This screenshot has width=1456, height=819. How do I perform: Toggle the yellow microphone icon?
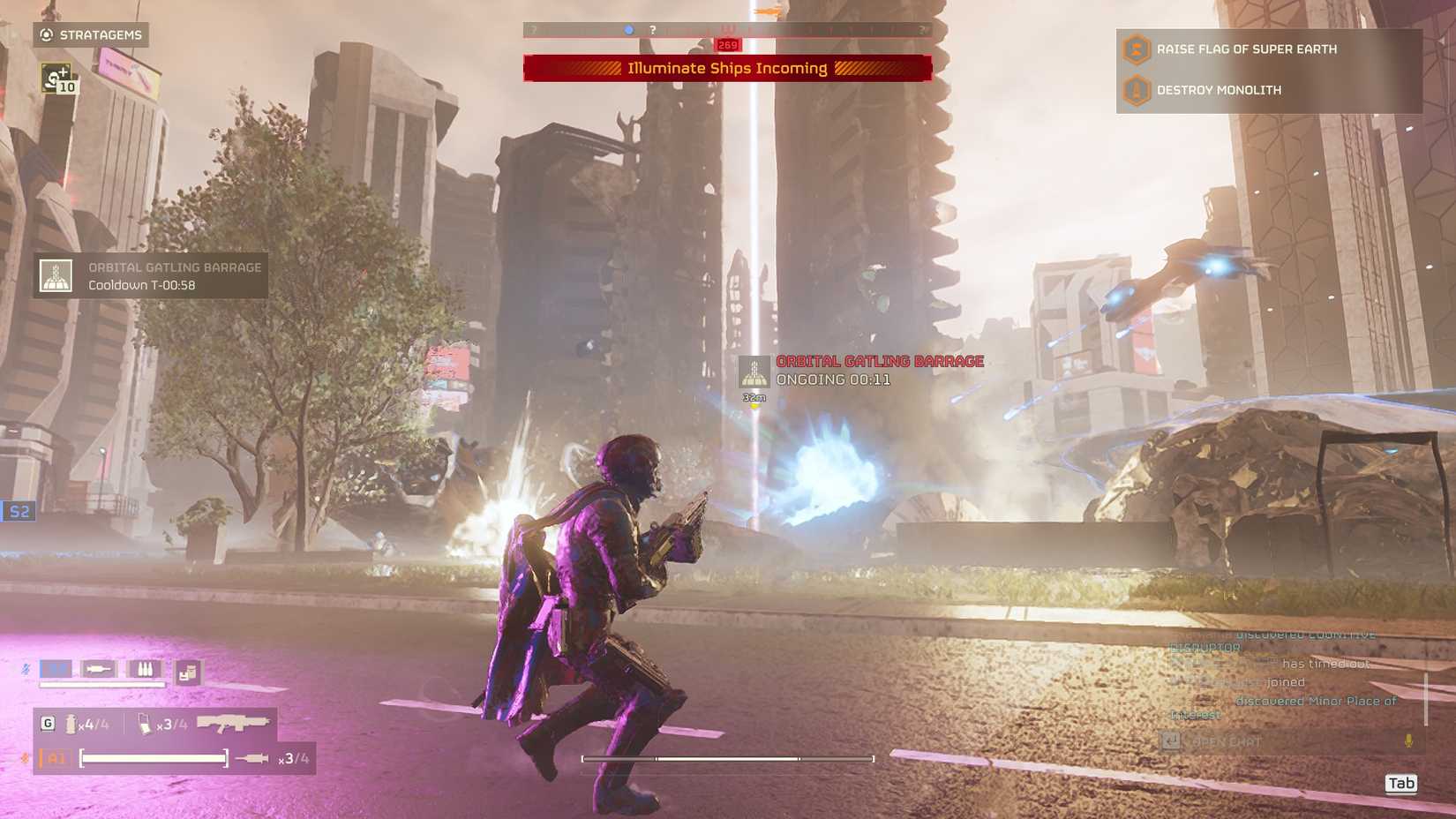(1408, 741)
